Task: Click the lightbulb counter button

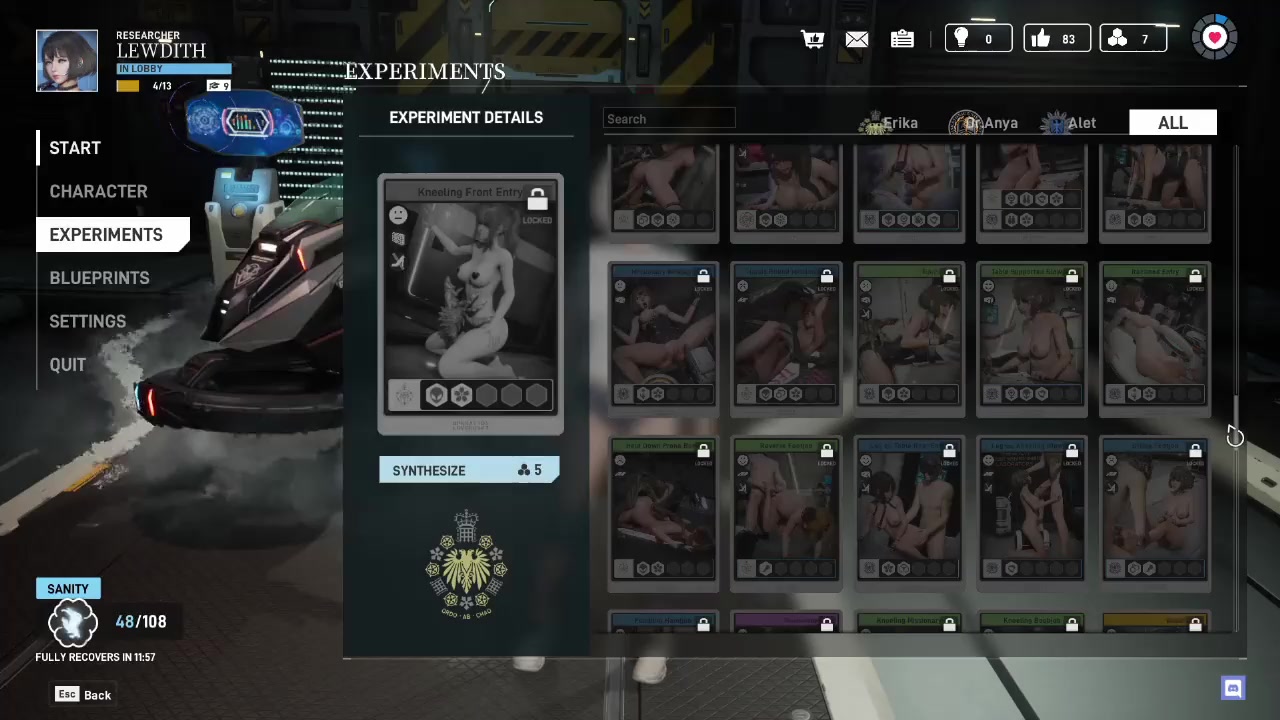Action: tap(977, 39)
